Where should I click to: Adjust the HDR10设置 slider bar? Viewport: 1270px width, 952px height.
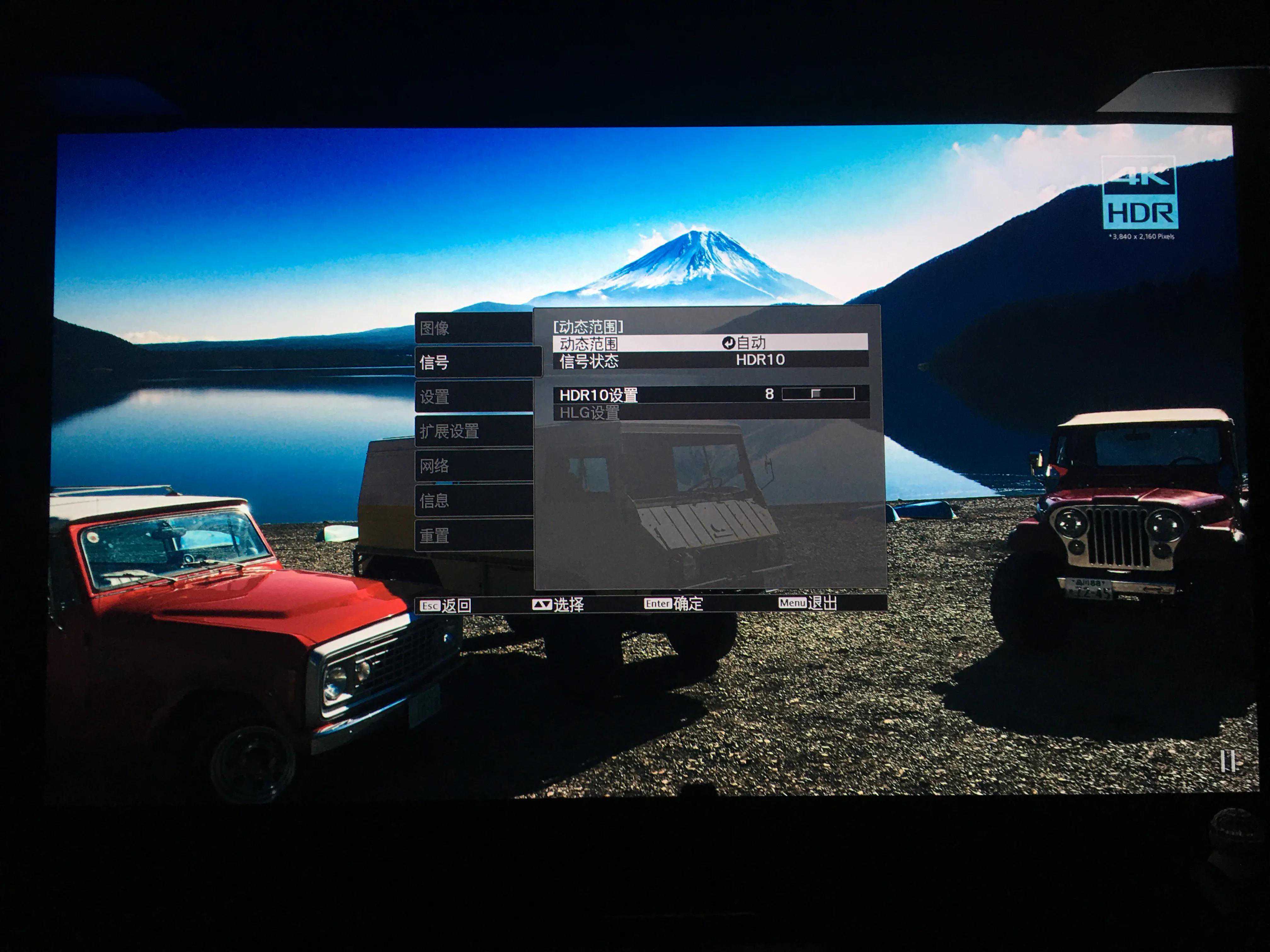[x=818, y=394]
